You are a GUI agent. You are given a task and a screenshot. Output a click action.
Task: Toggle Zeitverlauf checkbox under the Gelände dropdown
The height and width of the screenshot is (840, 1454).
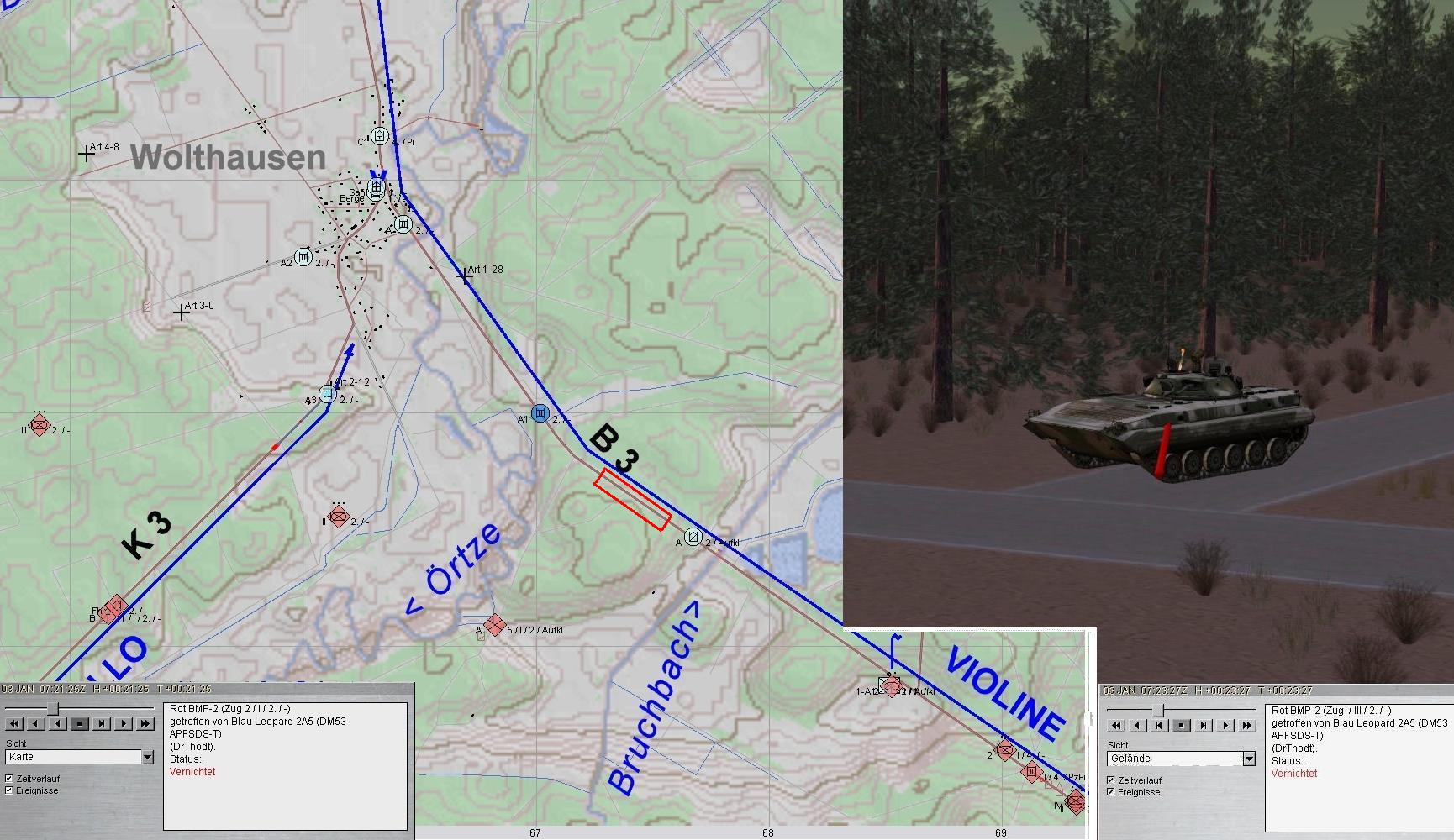(1111, 780)
